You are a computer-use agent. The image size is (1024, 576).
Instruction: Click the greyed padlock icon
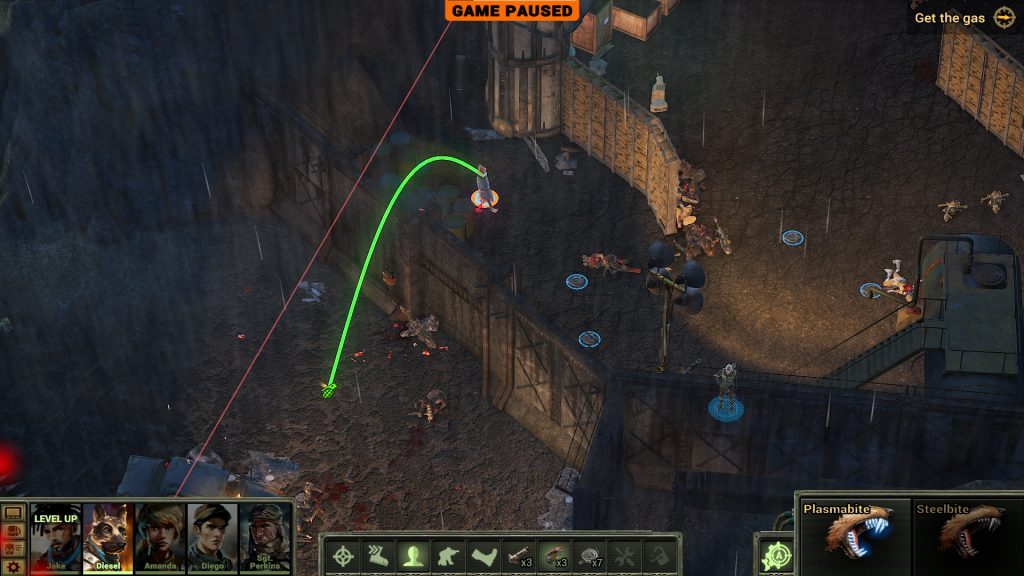658,555
